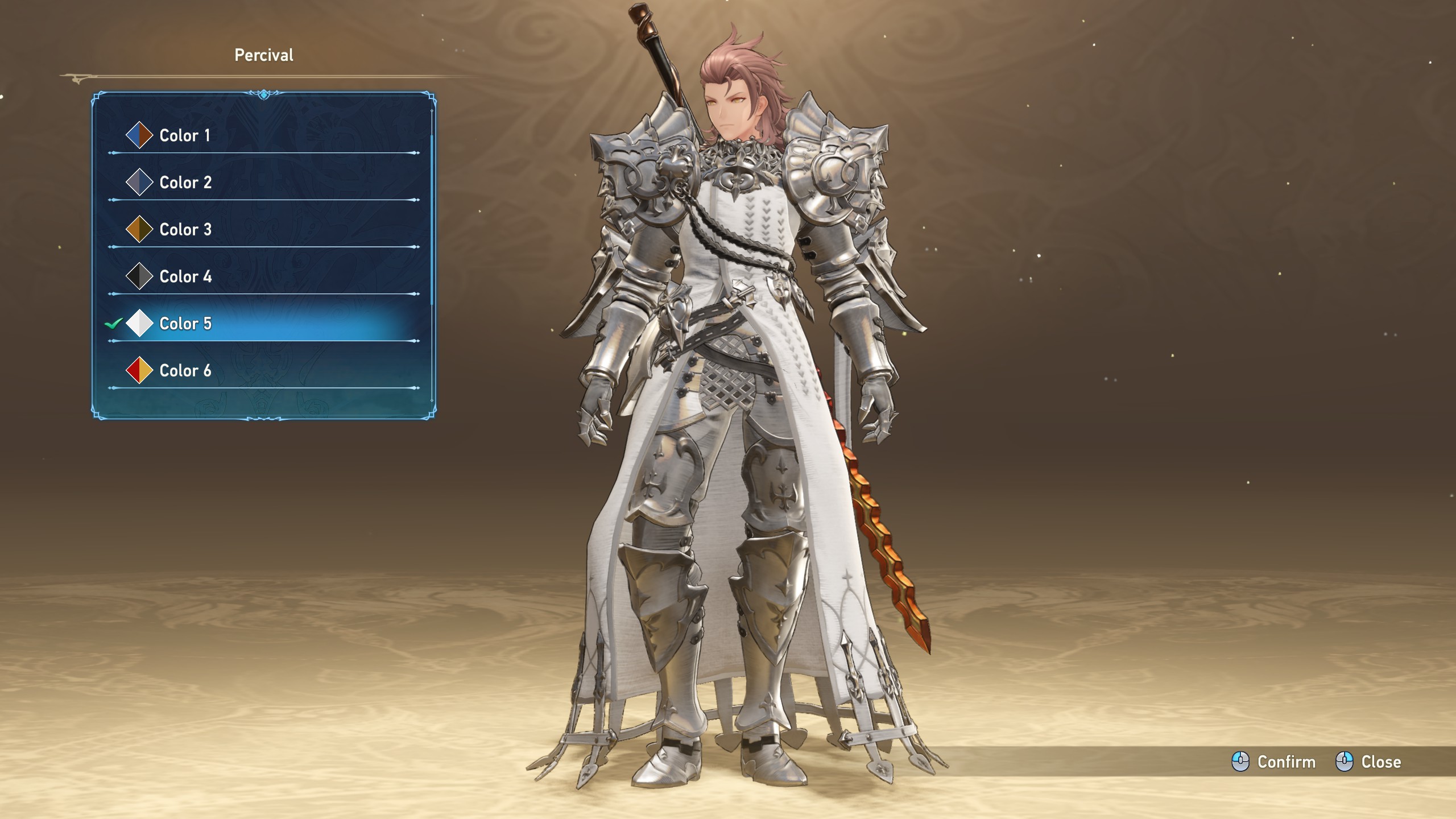Choose Color 2 grey palette
The image size is (1456, 819).
point(185,183)
